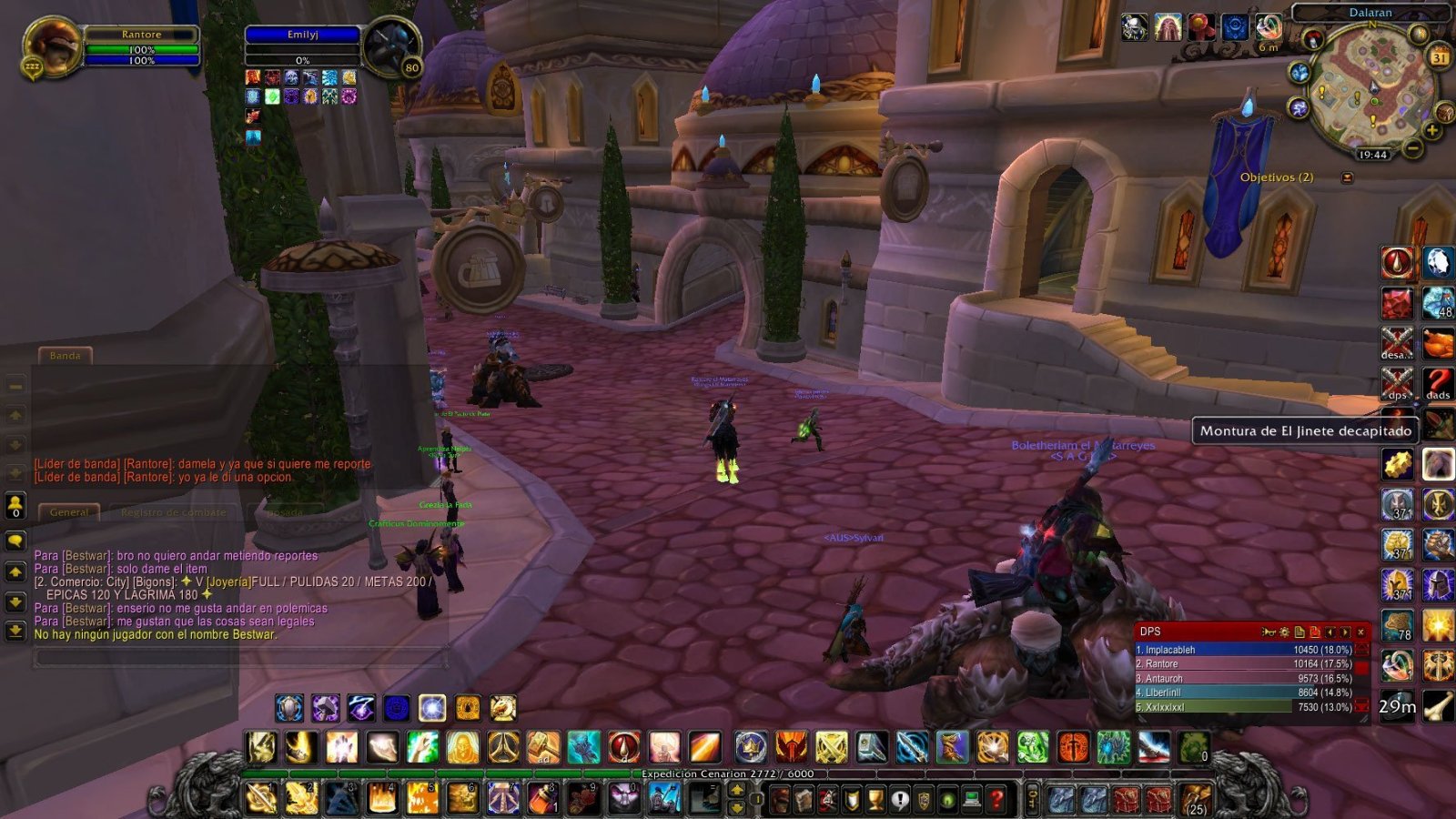The height and width of the screenshot is (819, 1456).
Task: Open Recount settings via the gear icon
Action: [x=1285, y=632]
